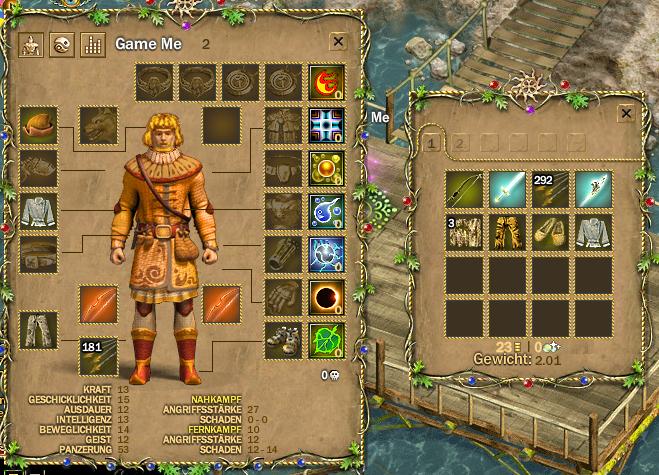
Task: Open the character figure tab icon
Action: [30, 45]
